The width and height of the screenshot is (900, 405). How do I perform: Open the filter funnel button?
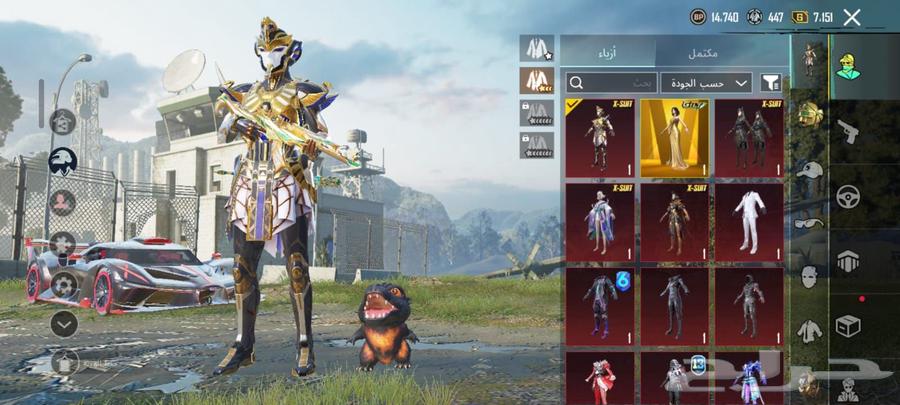pos(771,83)
